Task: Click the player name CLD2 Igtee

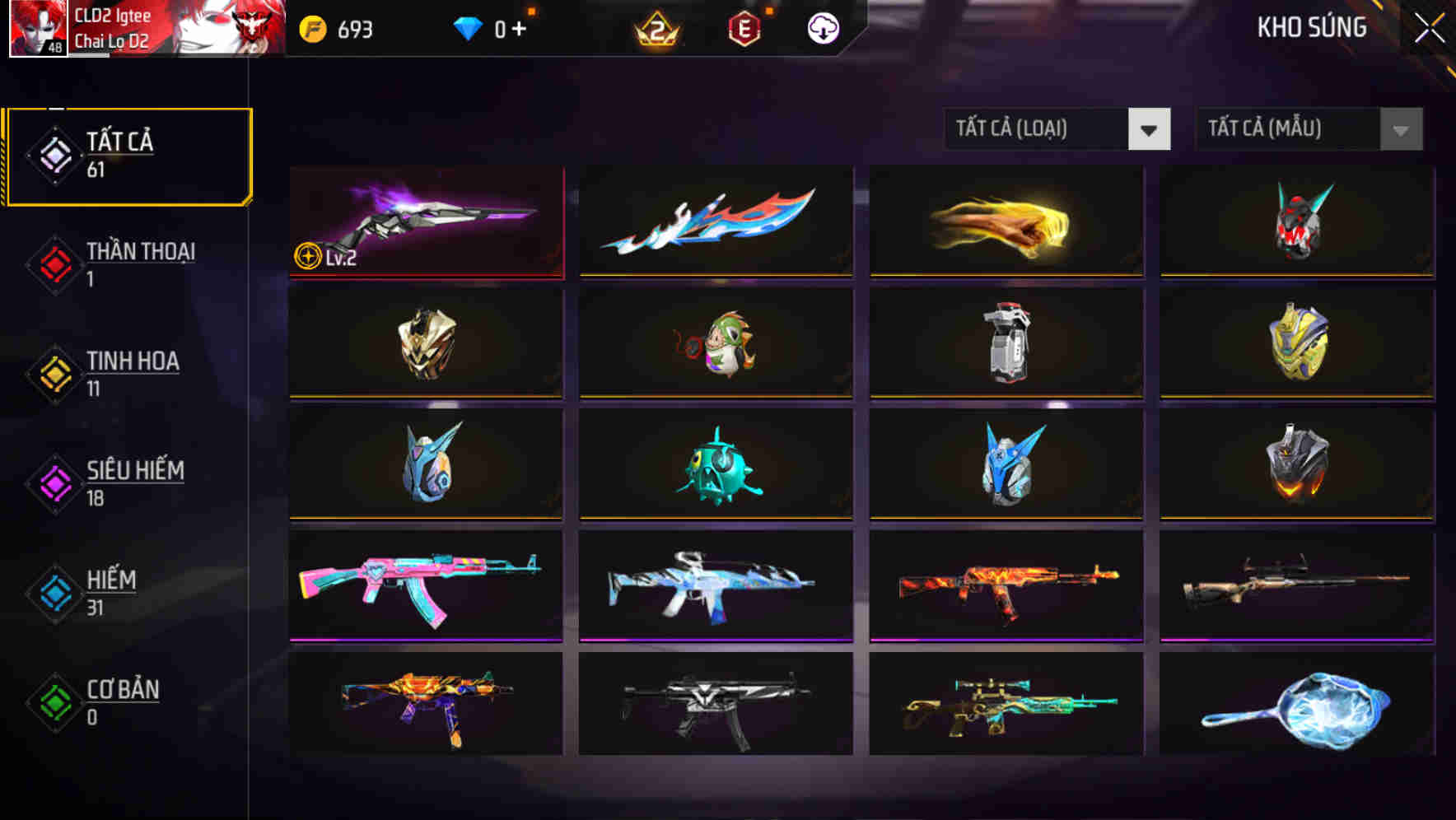Action: click(114, 13)
